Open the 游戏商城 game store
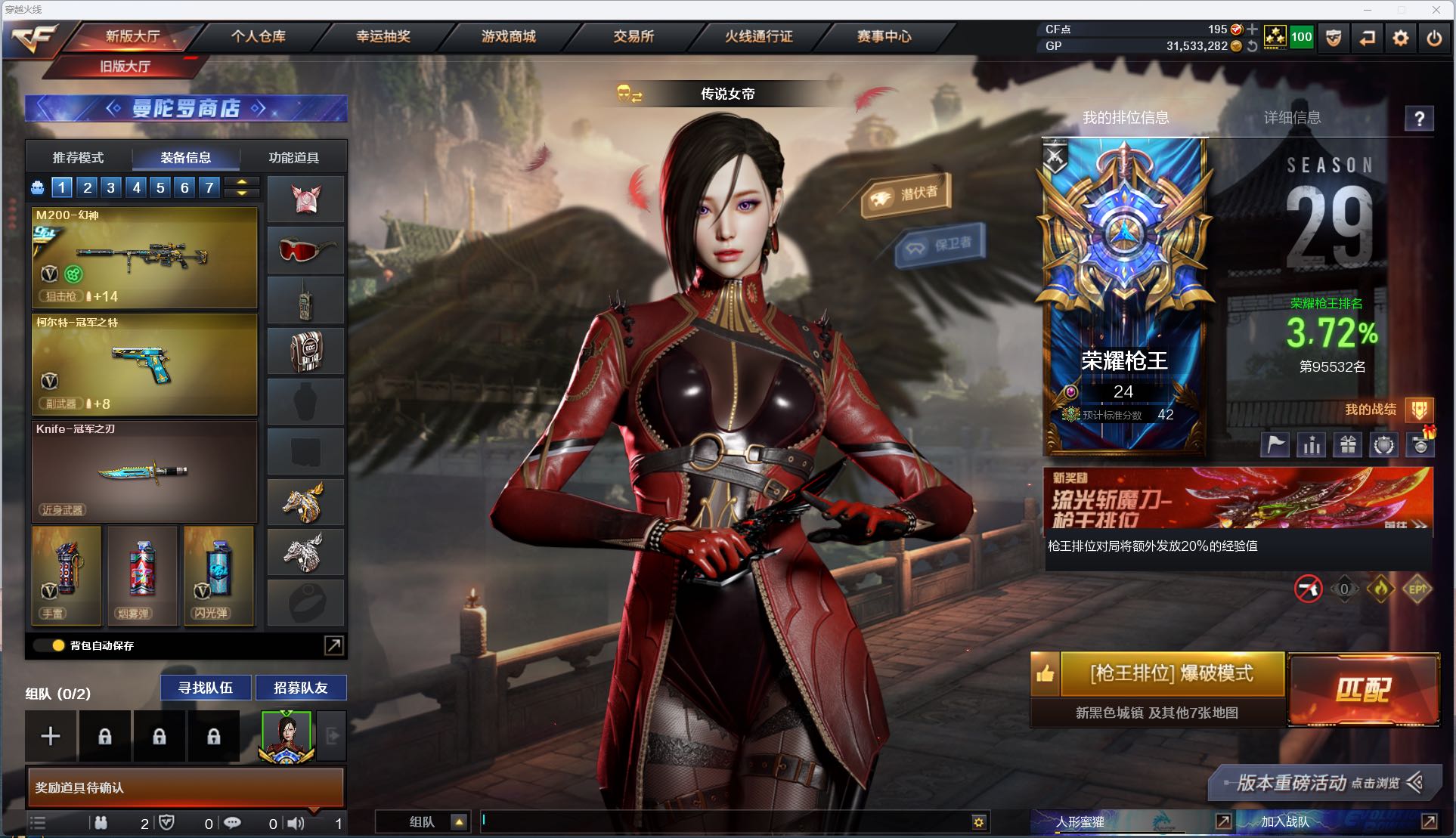Viewport: 1456px width, 838px height. point(508,36)
